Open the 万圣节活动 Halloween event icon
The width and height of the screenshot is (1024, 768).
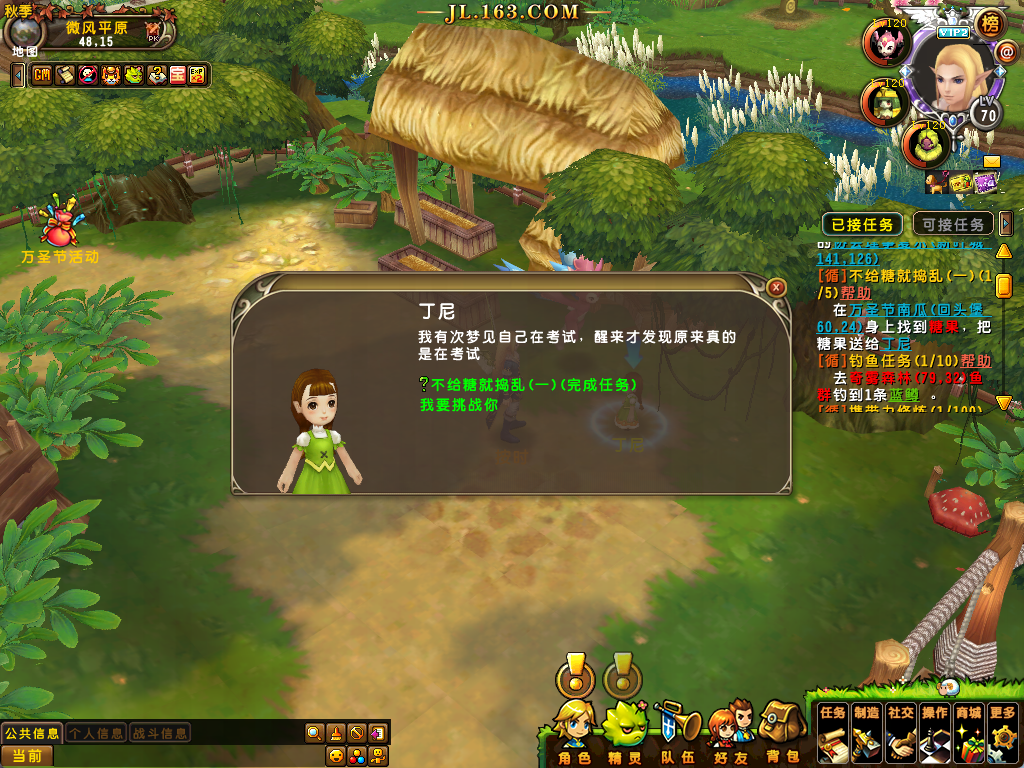tap(60, 228)
